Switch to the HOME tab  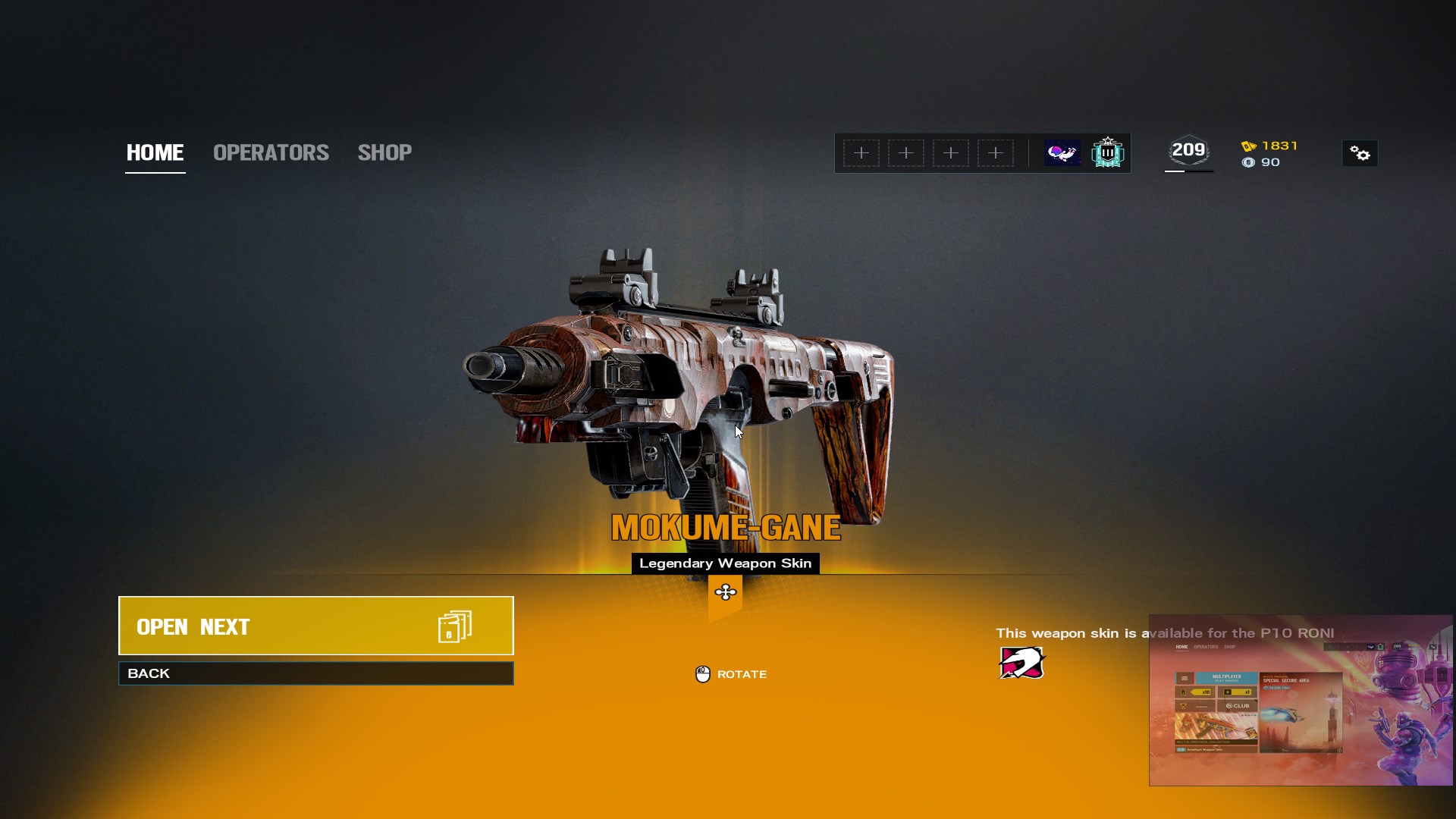[155, 152]
